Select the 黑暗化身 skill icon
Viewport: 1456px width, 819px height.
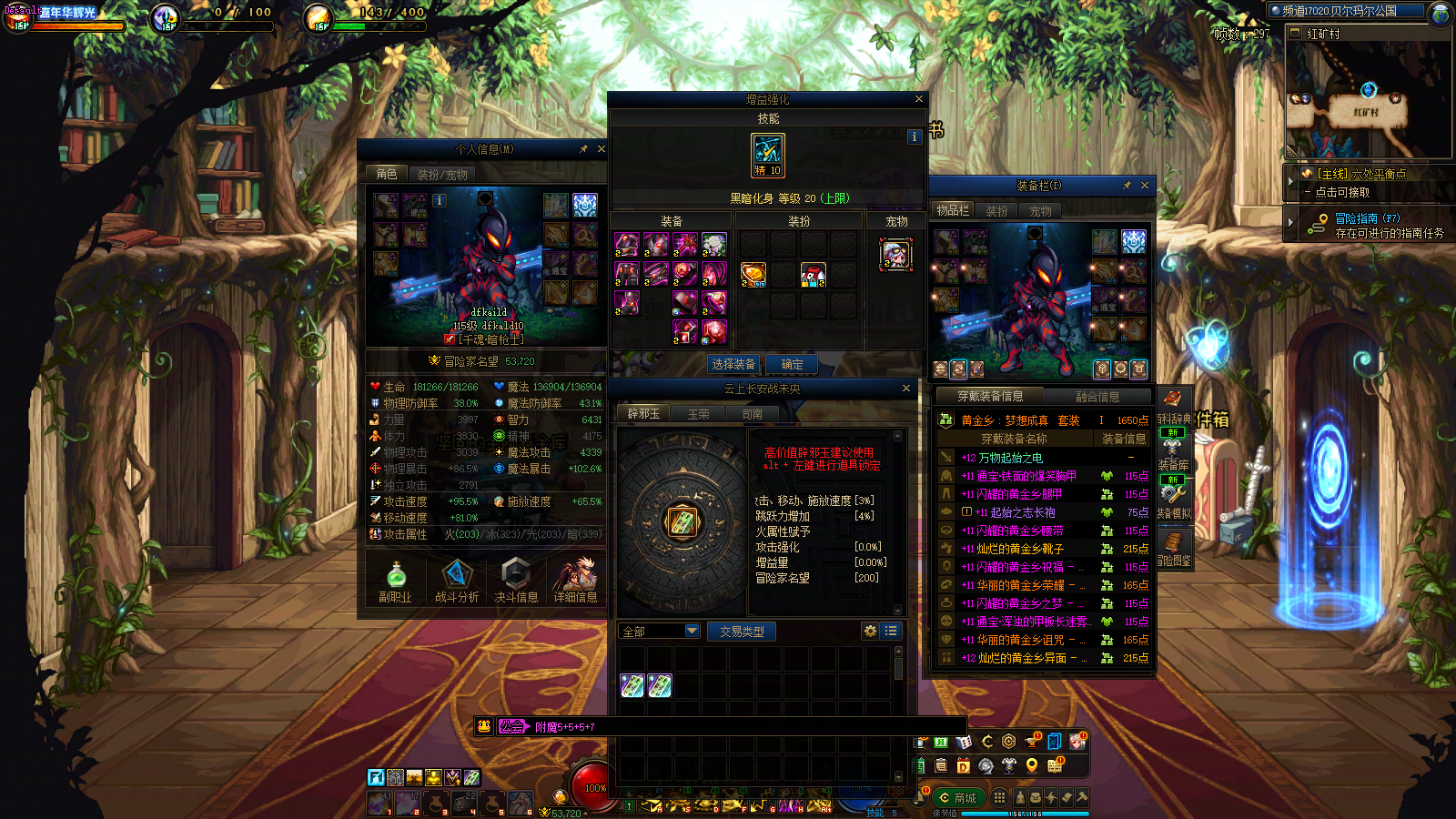(x=767, y=154)
